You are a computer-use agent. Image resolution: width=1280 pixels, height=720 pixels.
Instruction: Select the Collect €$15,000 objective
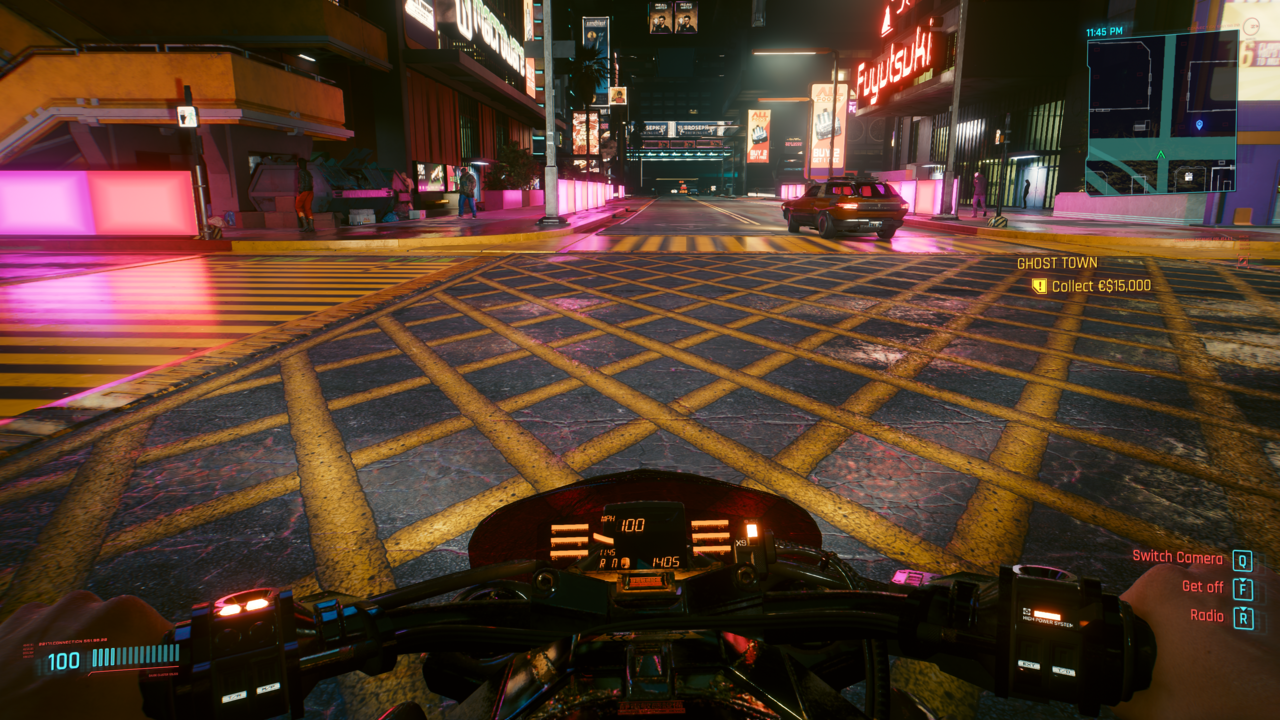click(1101, 286)
